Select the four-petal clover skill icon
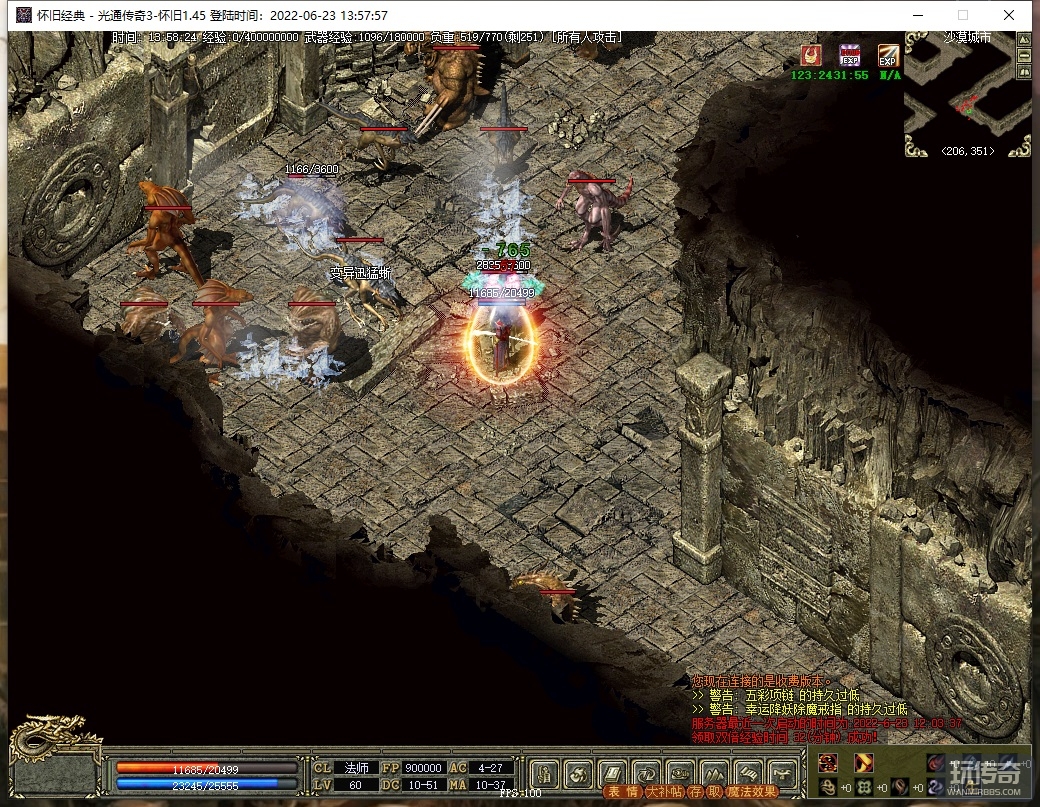This screenshot has height=807, width=1040. point(862,787)
